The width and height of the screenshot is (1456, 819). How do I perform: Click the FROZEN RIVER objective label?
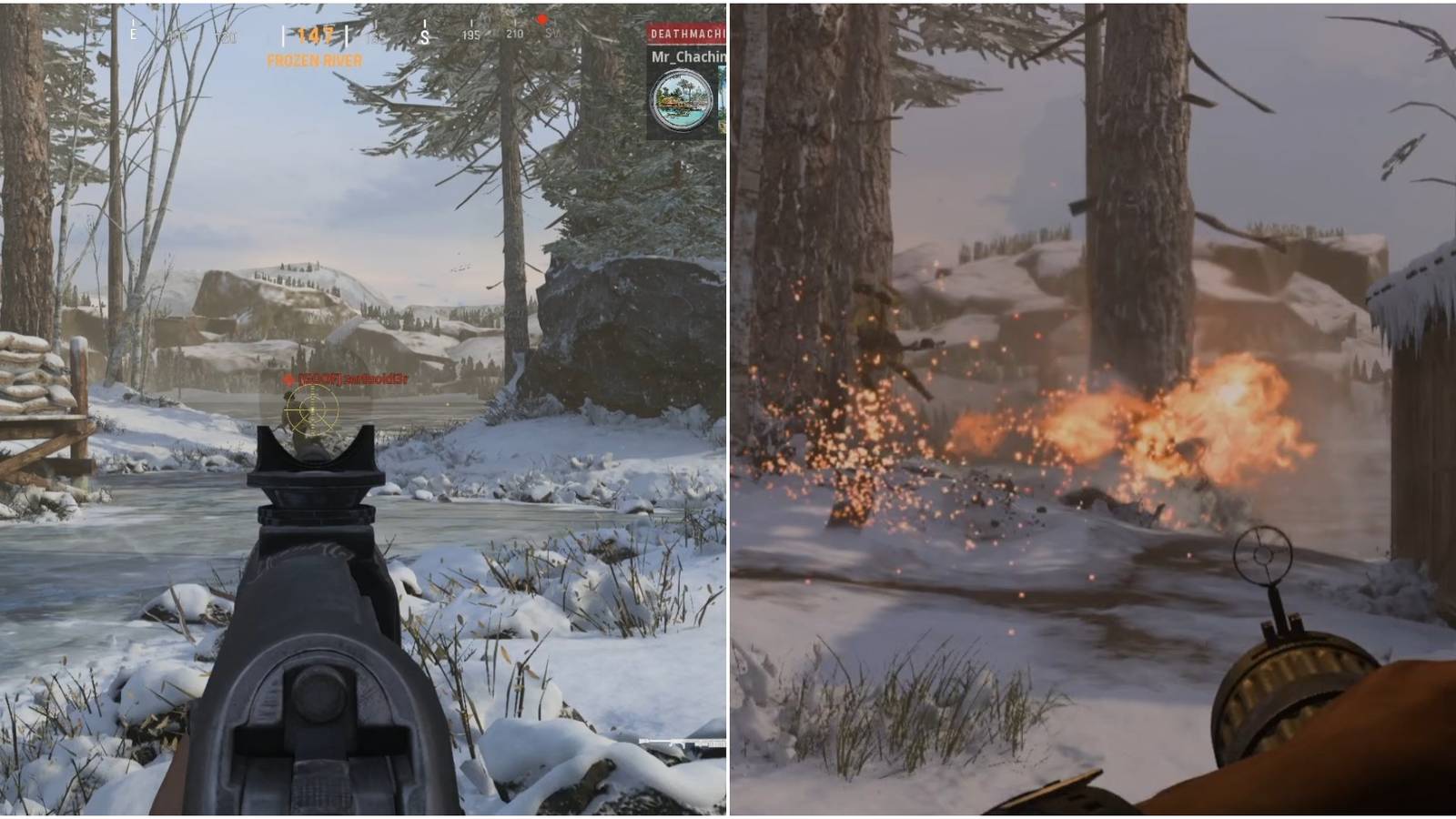(x=316, y=62)
